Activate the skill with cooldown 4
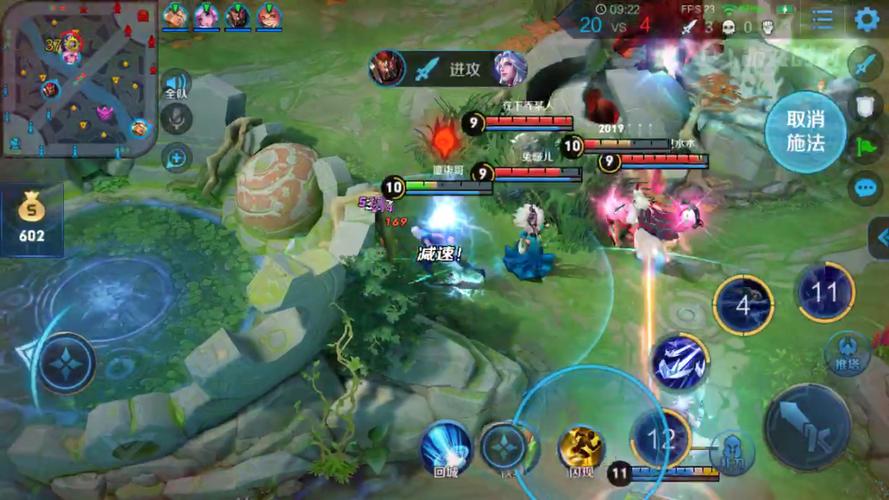 point(743,304)
